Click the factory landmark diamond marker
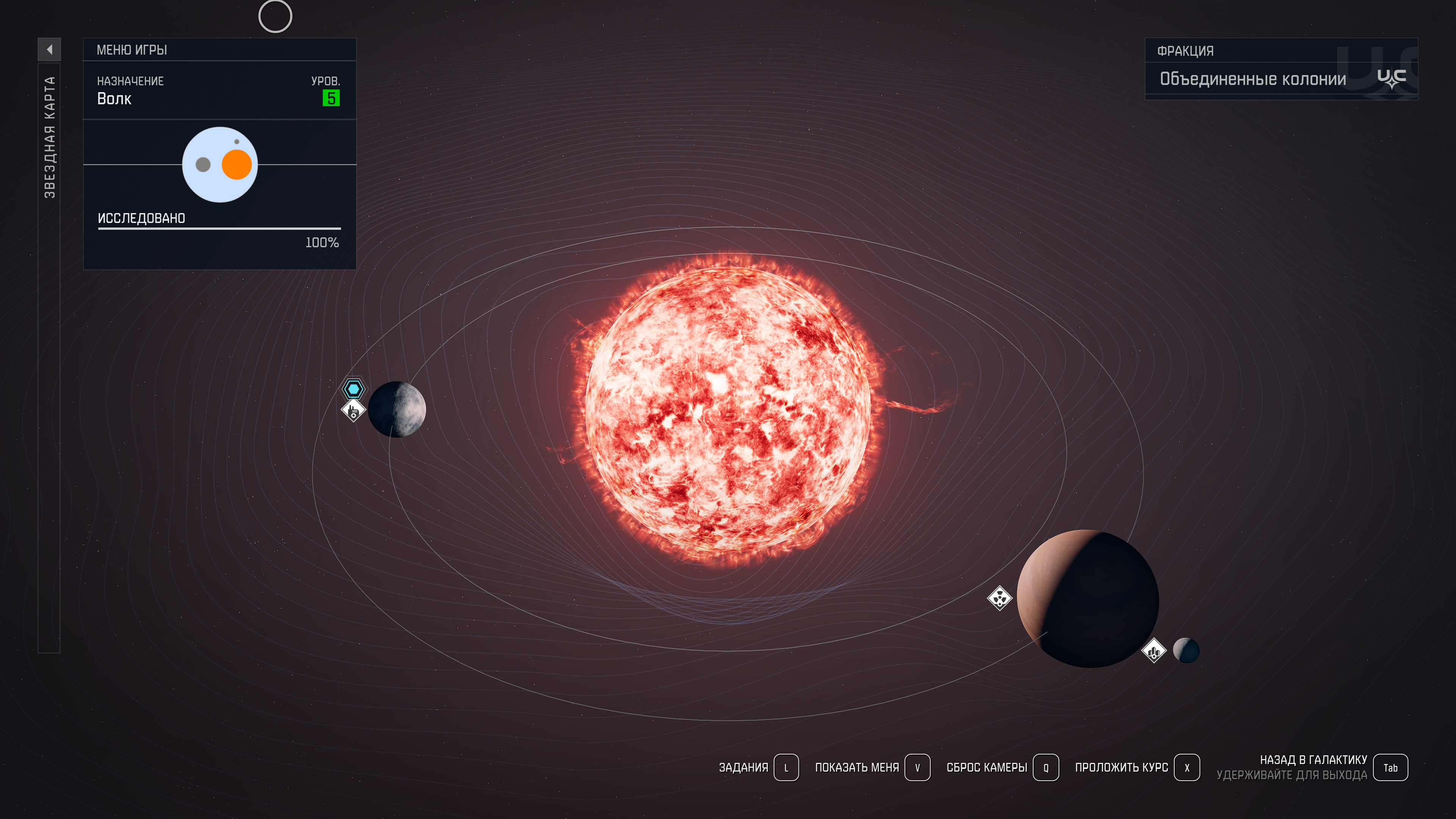The width and height of the screenshot is (1456, 819). point(353,410)
